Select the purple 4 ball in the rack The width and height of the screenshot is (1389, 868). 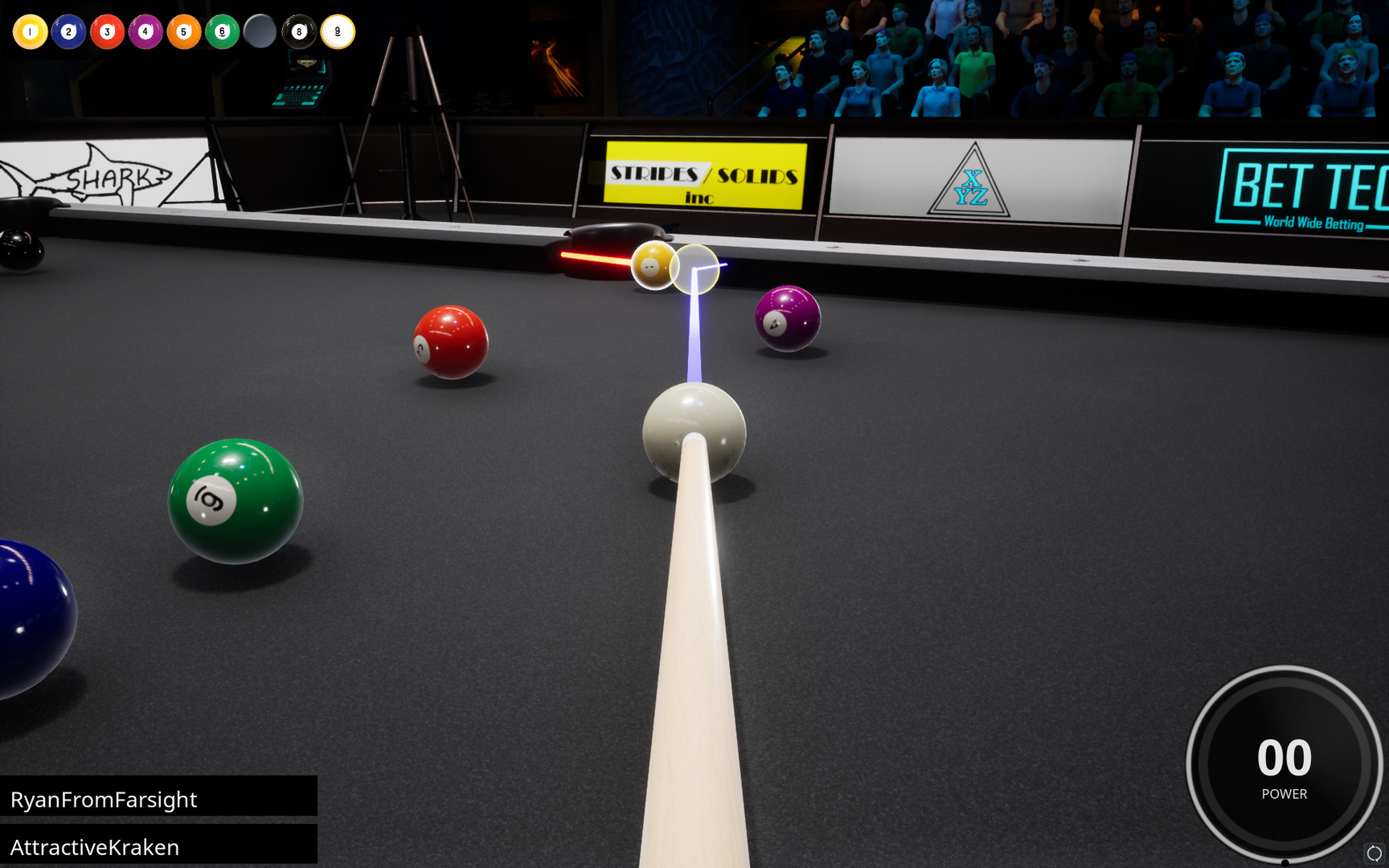[x=145, y=32]
